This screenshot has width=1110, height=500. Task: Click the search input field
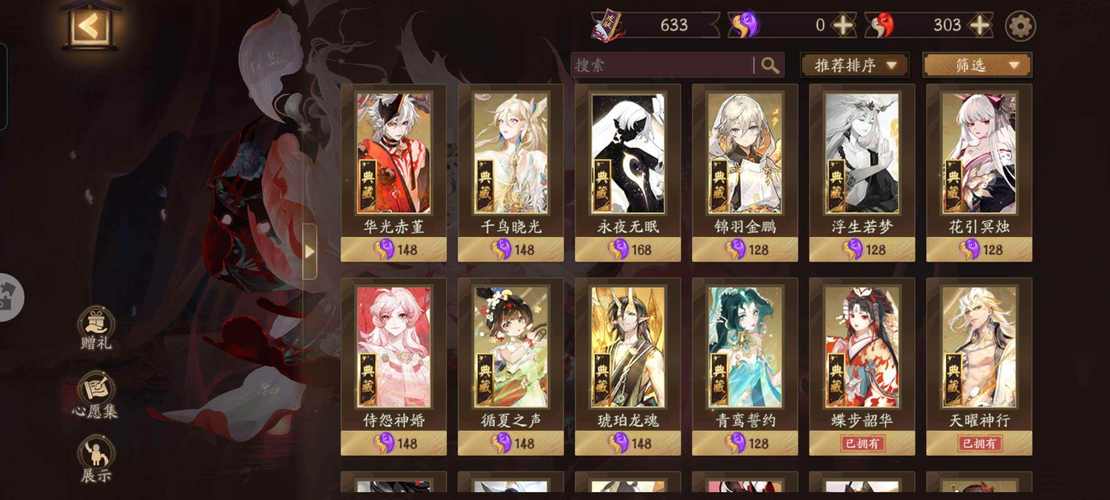pos(662,65)
